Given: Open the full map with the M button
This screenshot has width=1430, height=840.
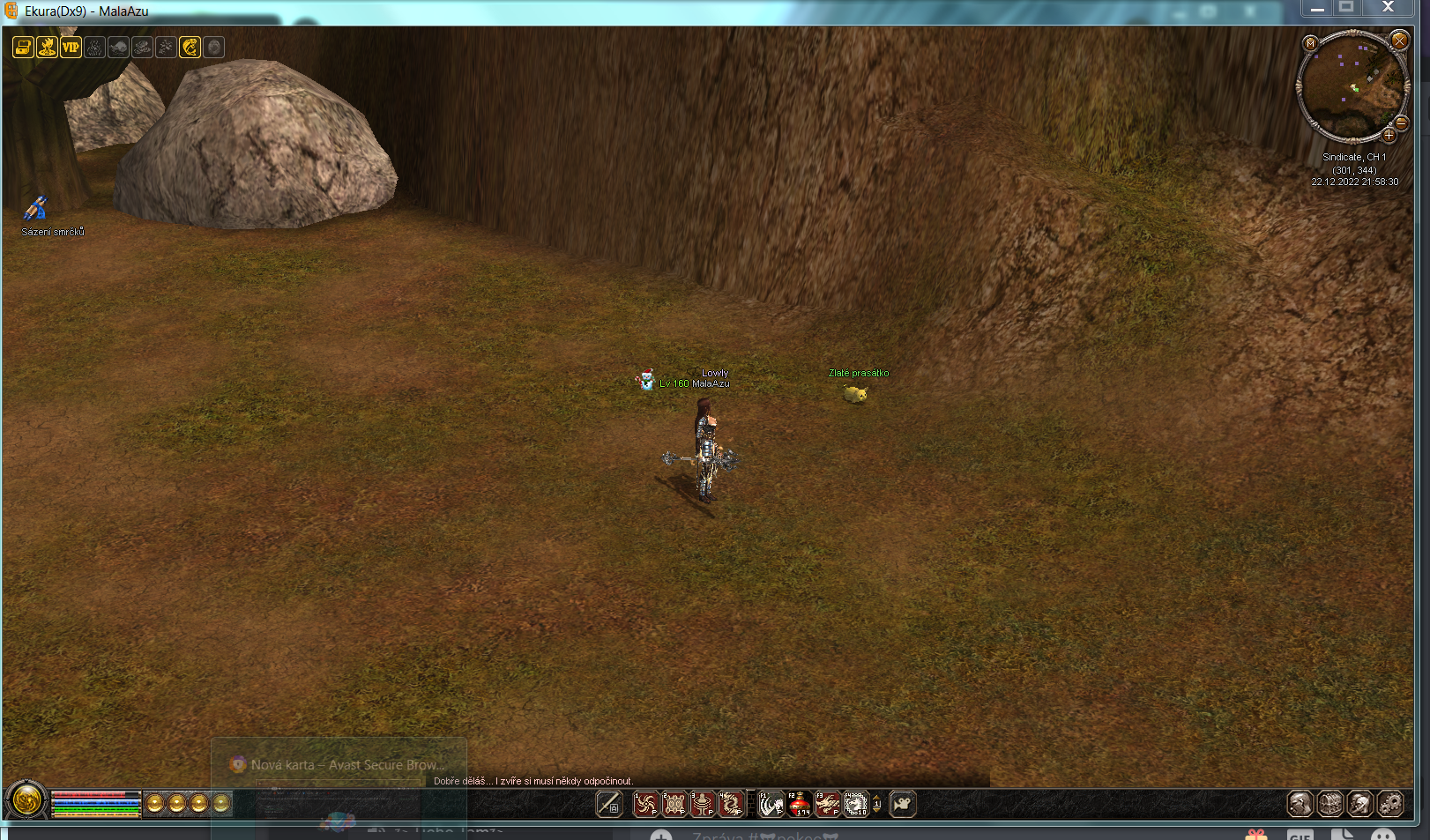Looking at the screenshot, I should coord(1311,43).
